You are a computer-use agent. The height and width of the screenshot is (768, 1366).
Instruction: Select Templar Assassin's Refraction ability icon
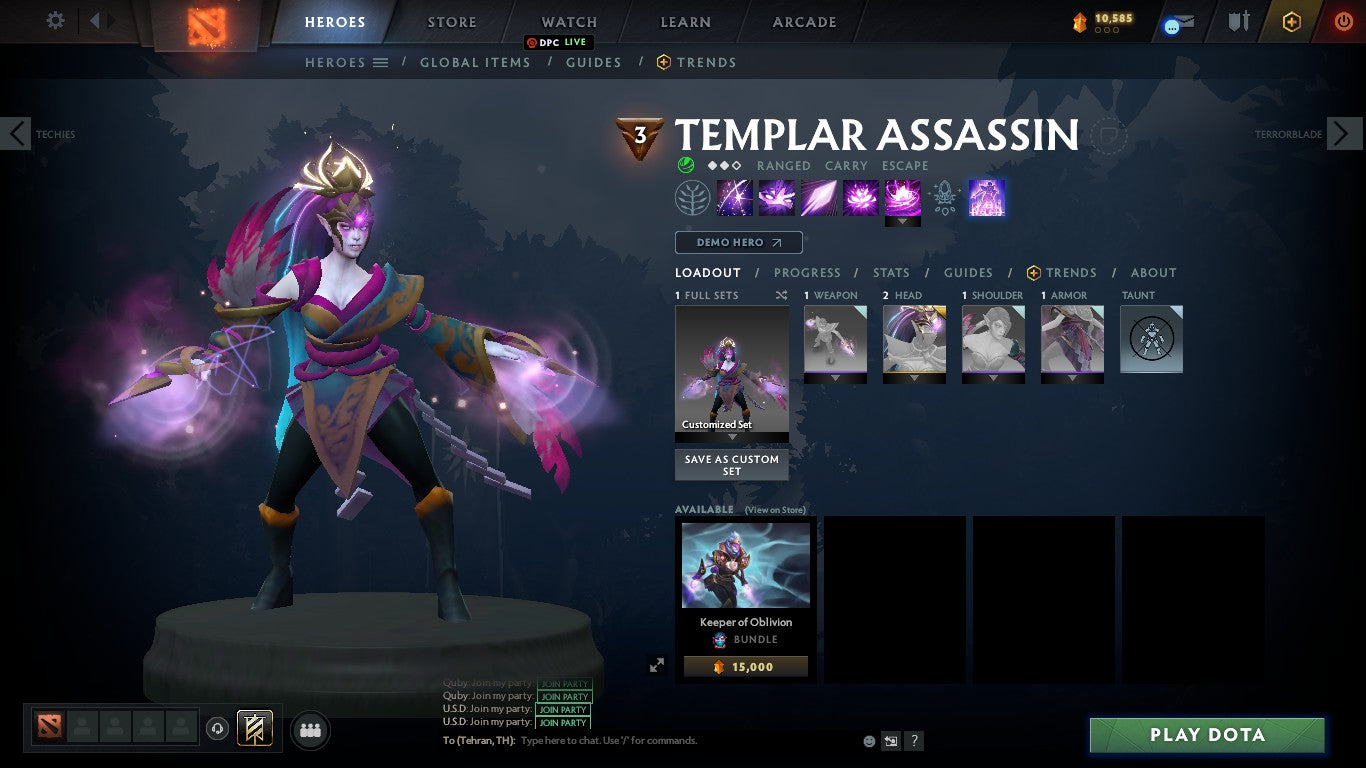click(734, 197)
